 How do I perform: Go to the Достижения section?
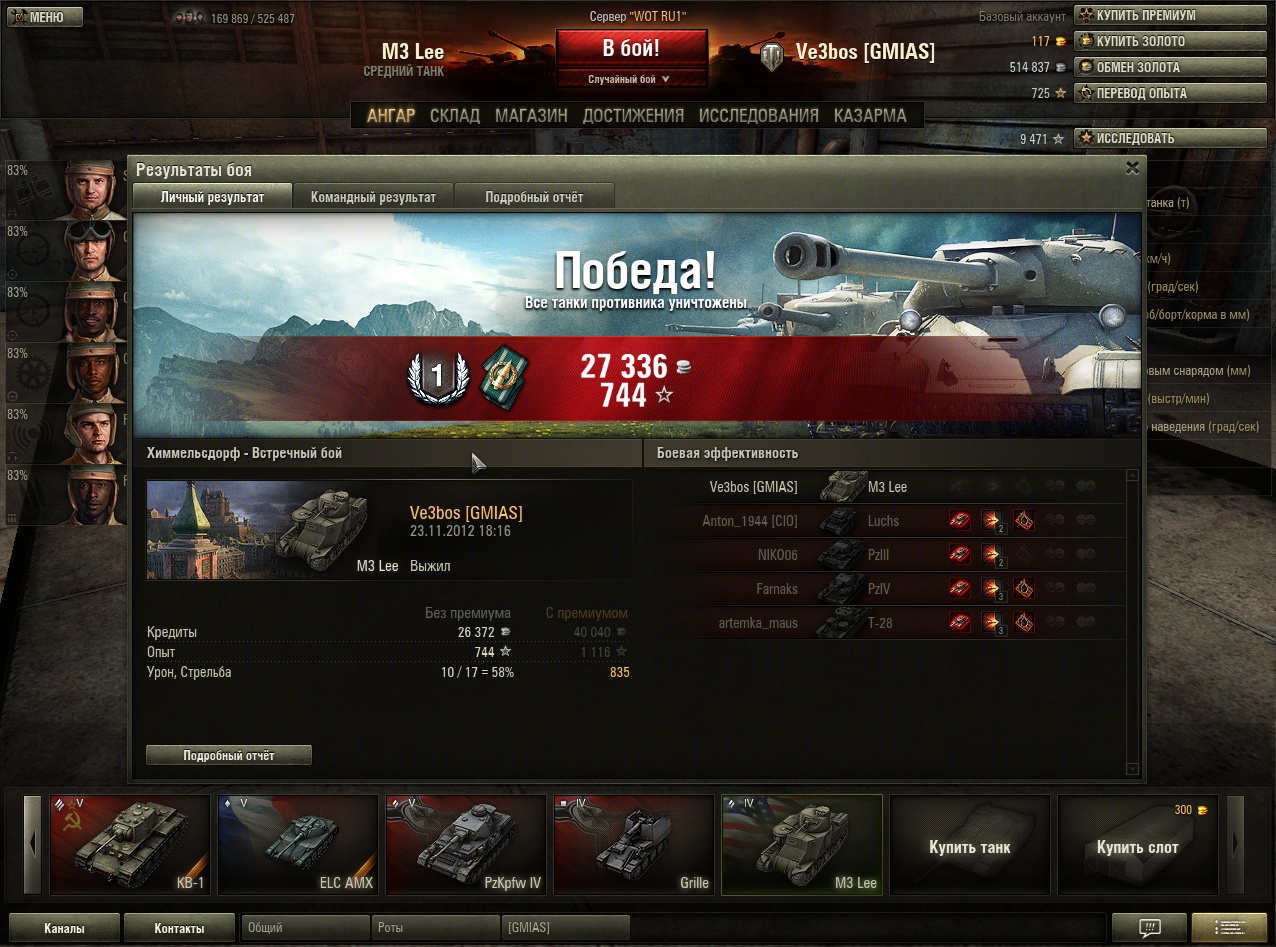[633, 116]
